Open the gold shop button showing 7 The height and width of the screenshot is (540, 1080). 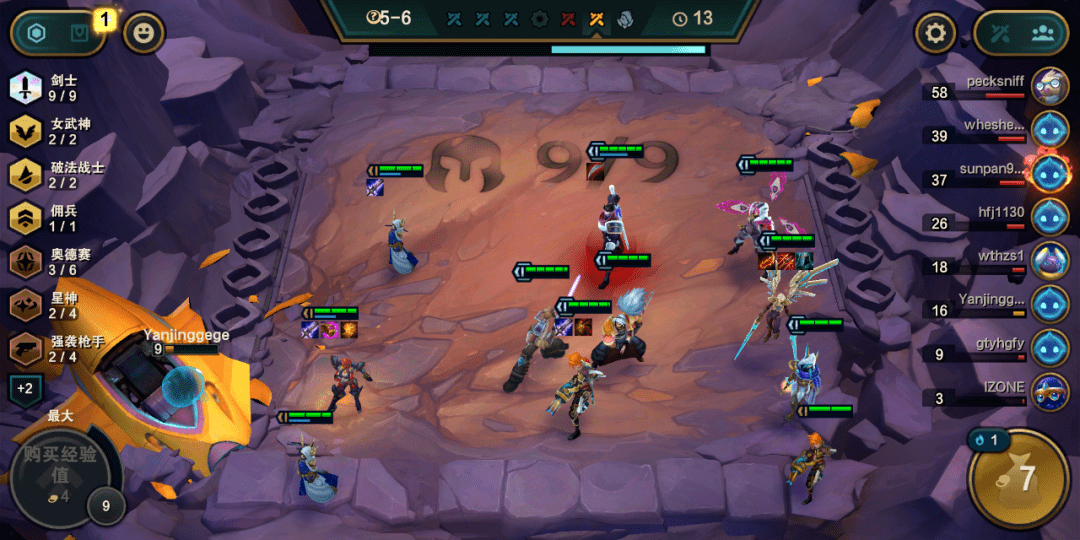point(1019,478)
